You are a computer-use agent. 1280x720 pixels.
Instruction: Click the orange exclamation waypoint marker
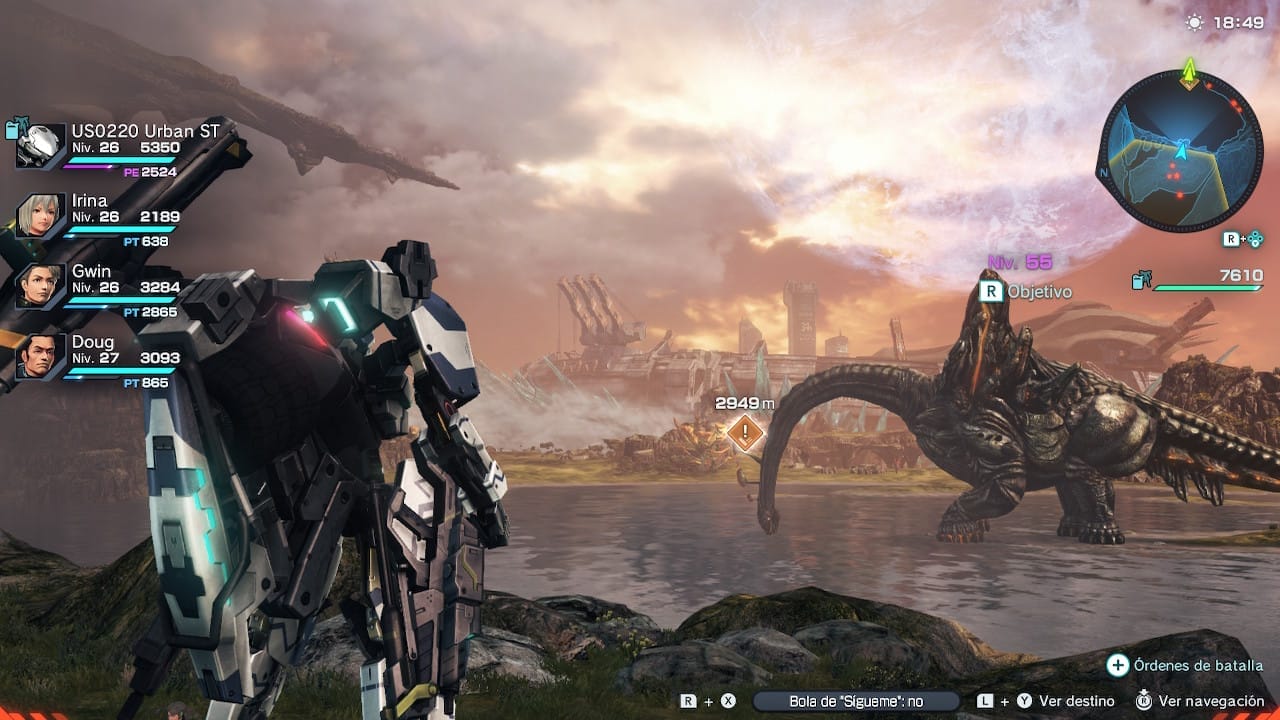744,432
